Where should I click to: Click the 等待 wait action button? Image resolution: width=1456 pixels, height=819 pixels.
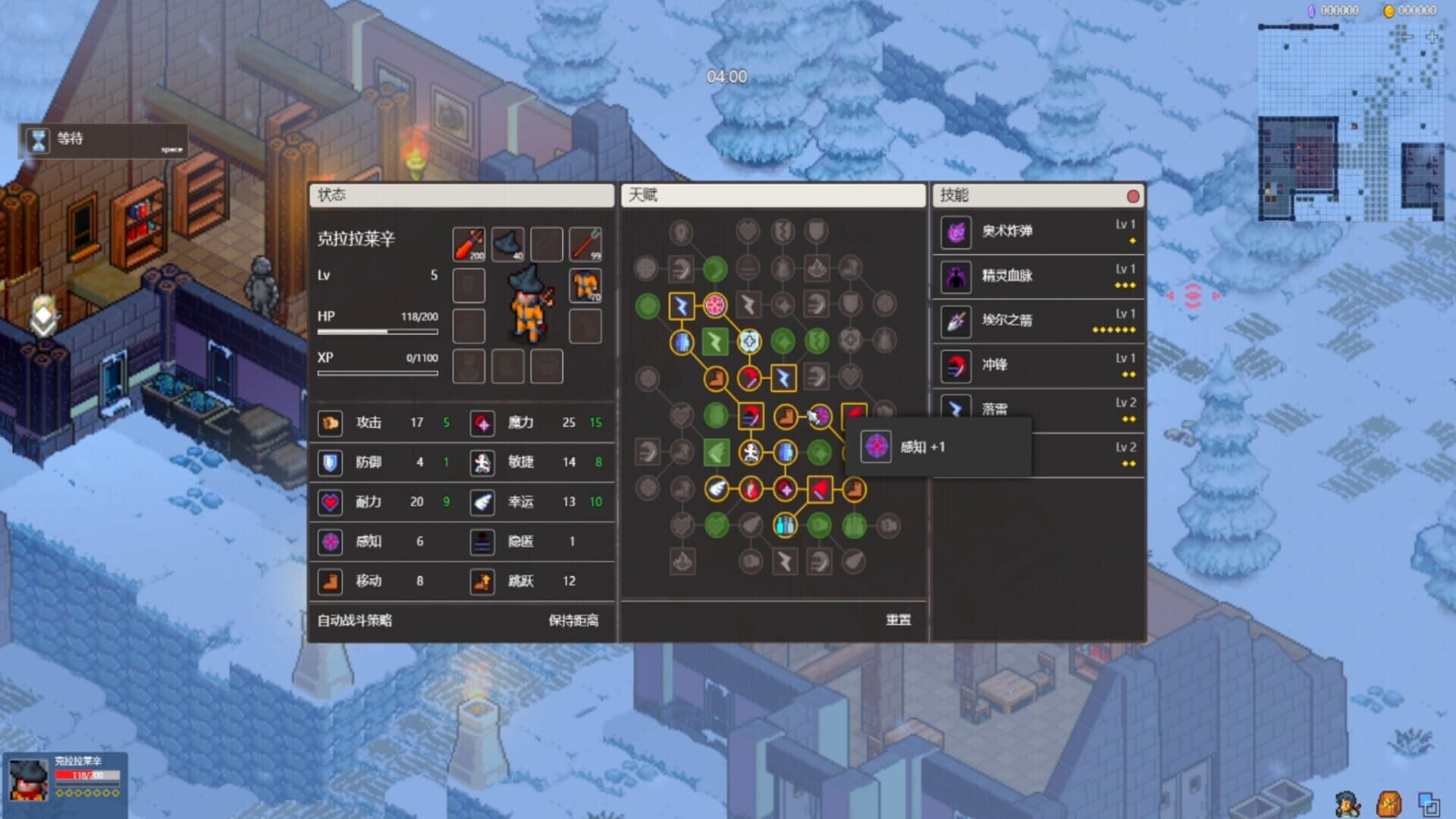(x=102, y=140)
